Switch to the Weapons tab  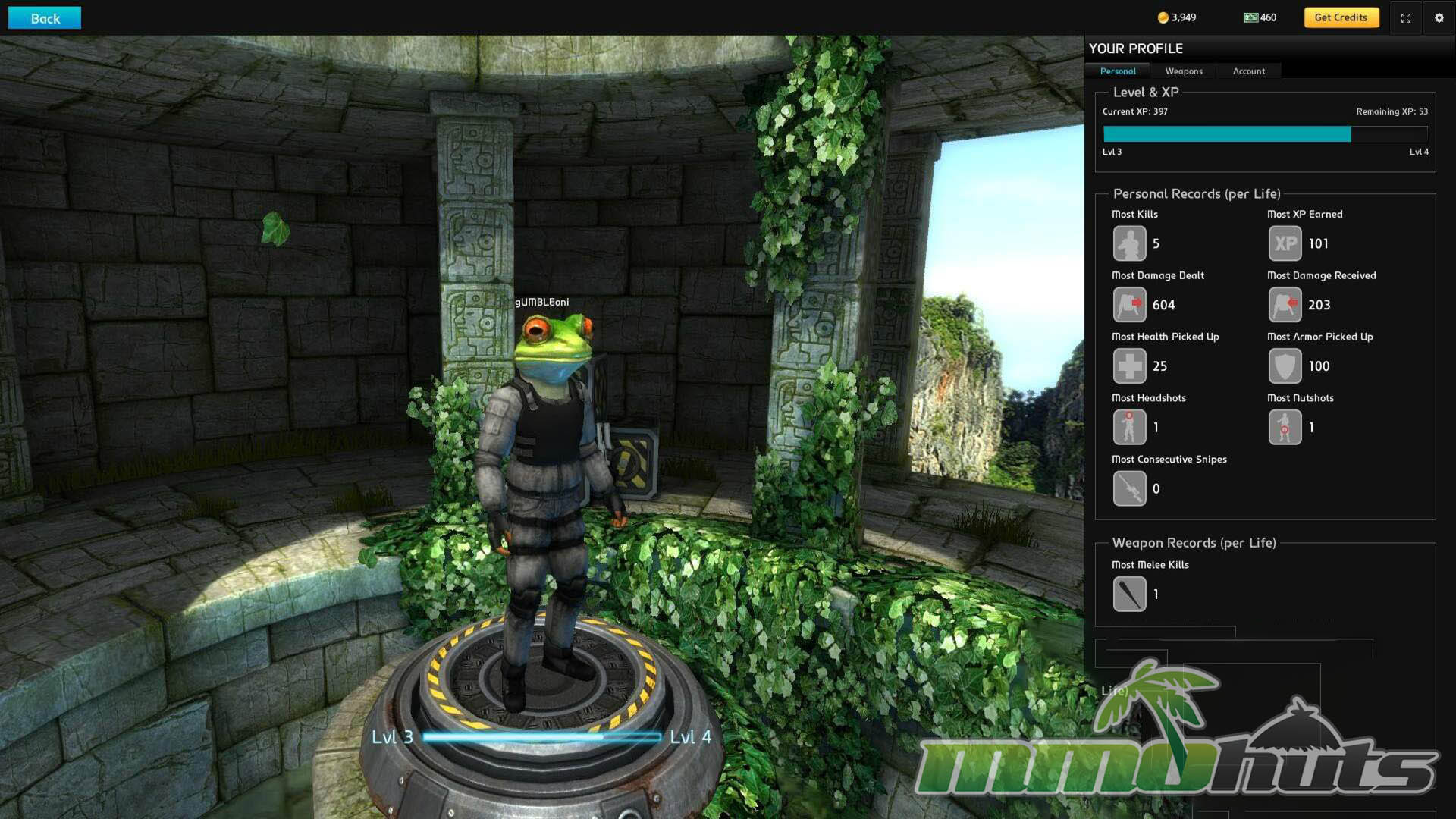[x=1183, y=71]
